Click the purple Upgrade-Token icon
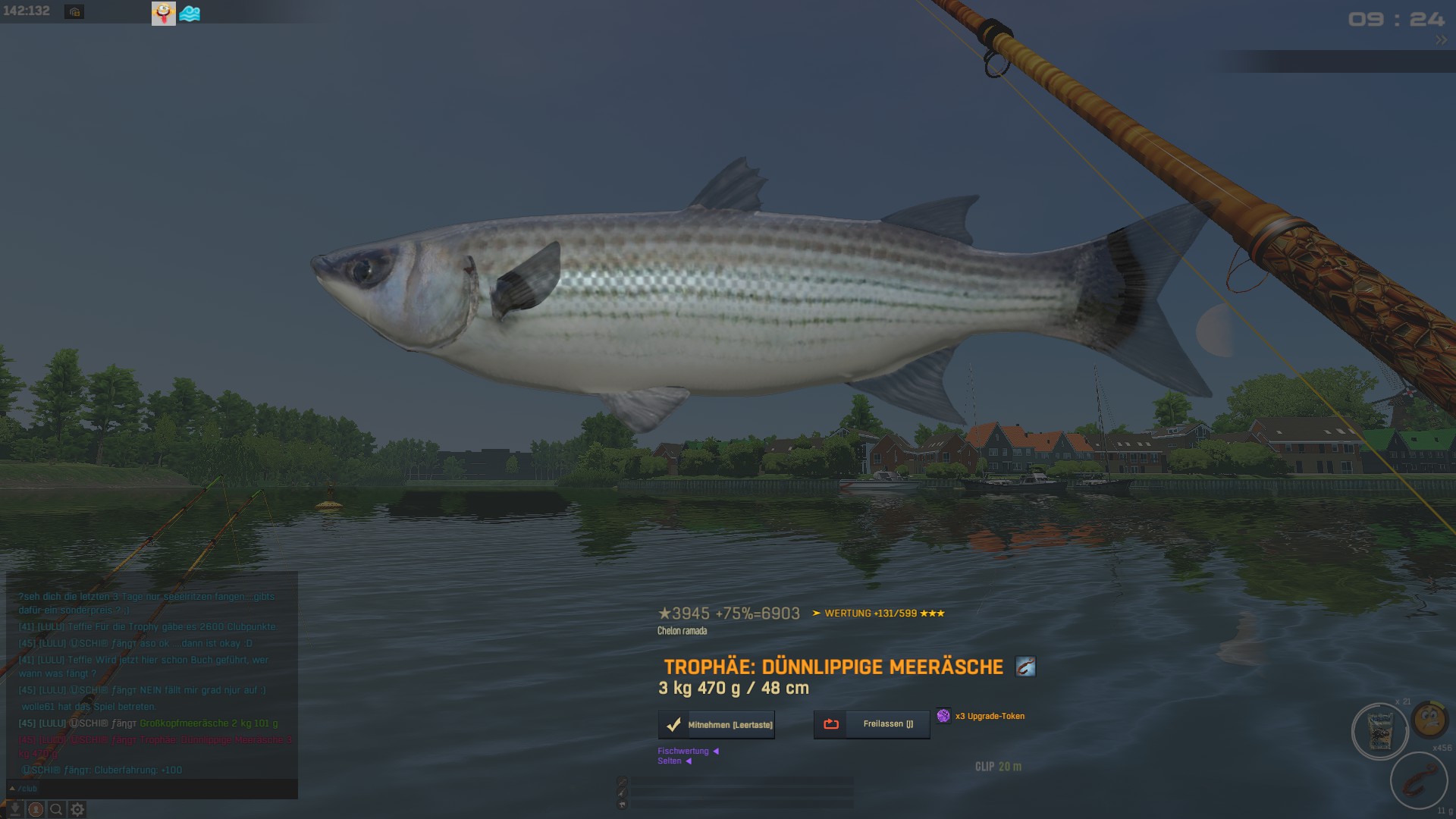Viewport: 1456px width, 819px height. [943, 716]
